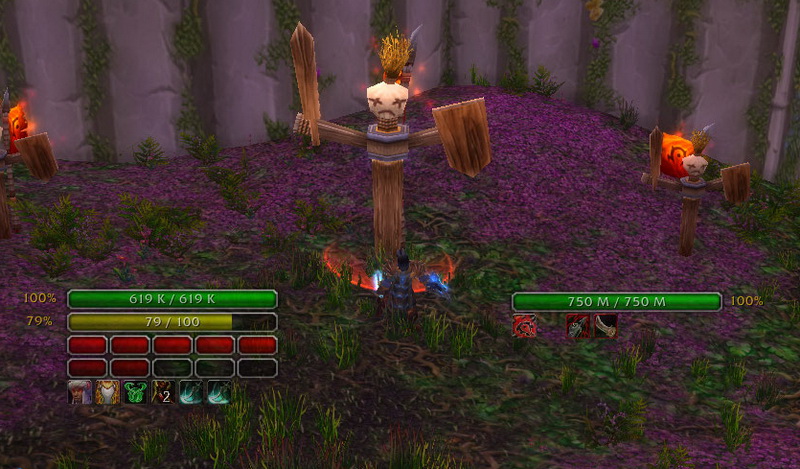Click the white-haired face buff icon
Viewport: 800px width, 469px height.
(x=80, y=392)
